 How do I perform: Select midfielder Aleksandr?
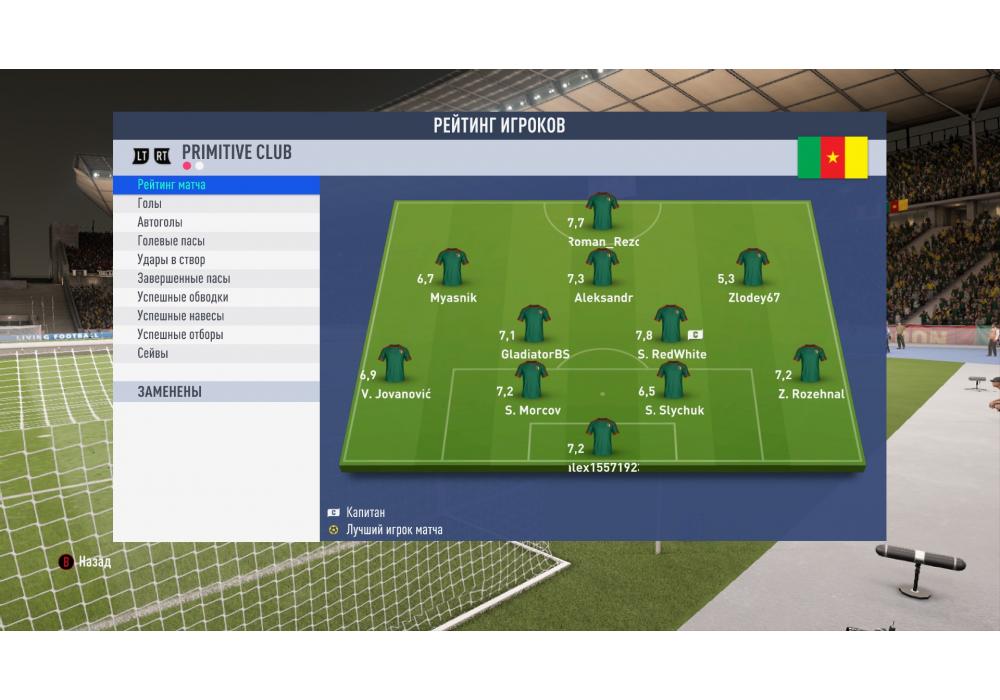click(x=603, y=268)
